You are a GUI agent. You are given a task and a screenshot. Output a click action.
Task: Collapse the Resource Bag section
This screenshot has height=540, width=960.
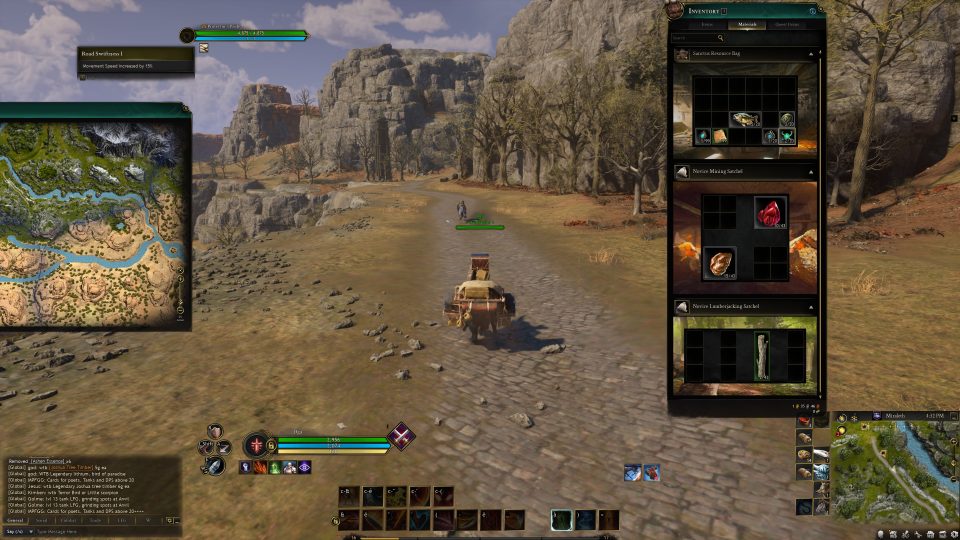tap(811, 54)
